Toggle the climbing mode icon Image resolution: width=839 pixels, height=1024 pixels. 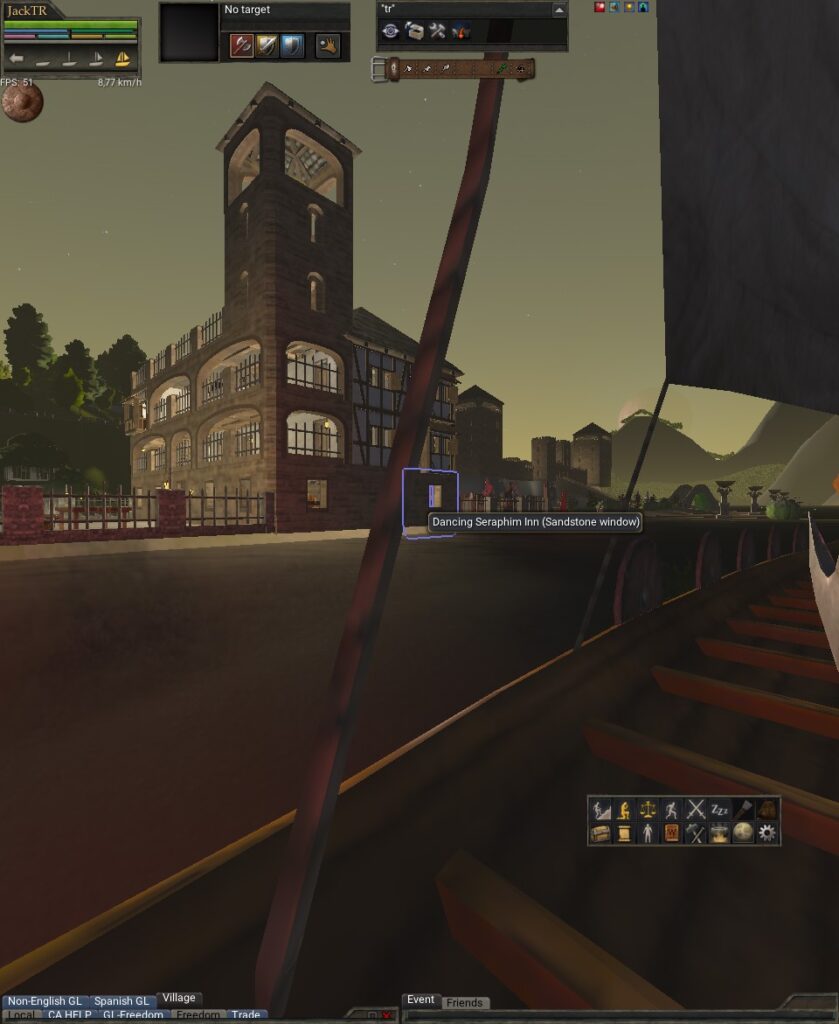pyautogui.click(x=600, y=809)
